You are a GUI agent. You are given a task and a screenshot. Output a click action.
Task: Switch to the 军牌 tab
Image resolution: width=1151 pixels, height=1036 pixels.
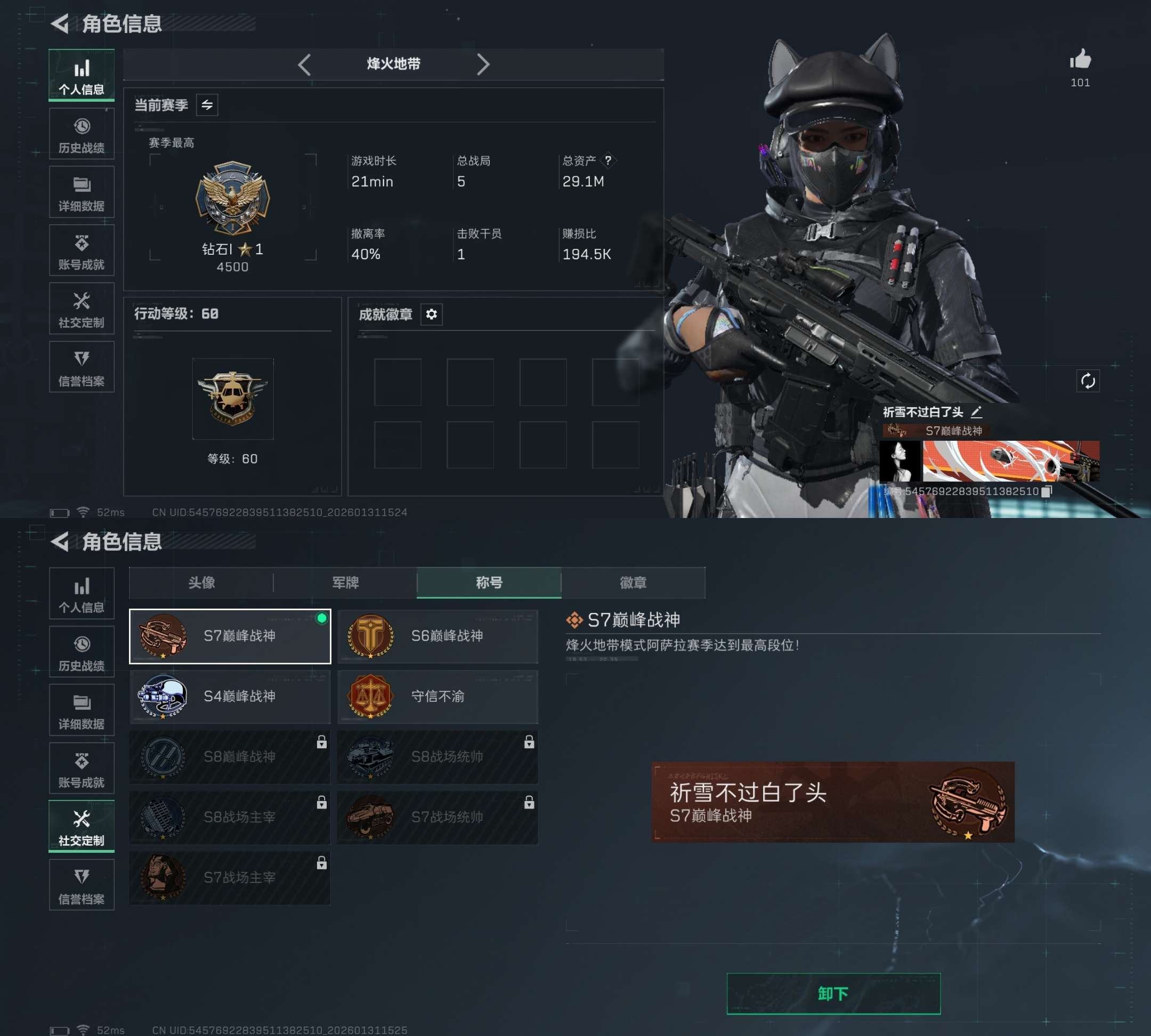point(344,583)
